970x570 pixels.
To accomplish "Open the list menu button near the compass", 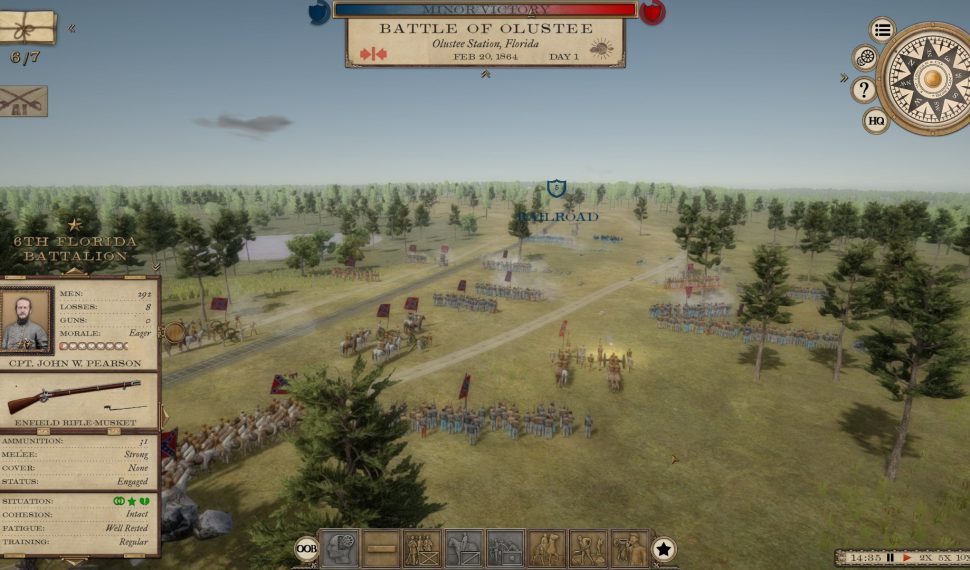I will coord(882,29).
